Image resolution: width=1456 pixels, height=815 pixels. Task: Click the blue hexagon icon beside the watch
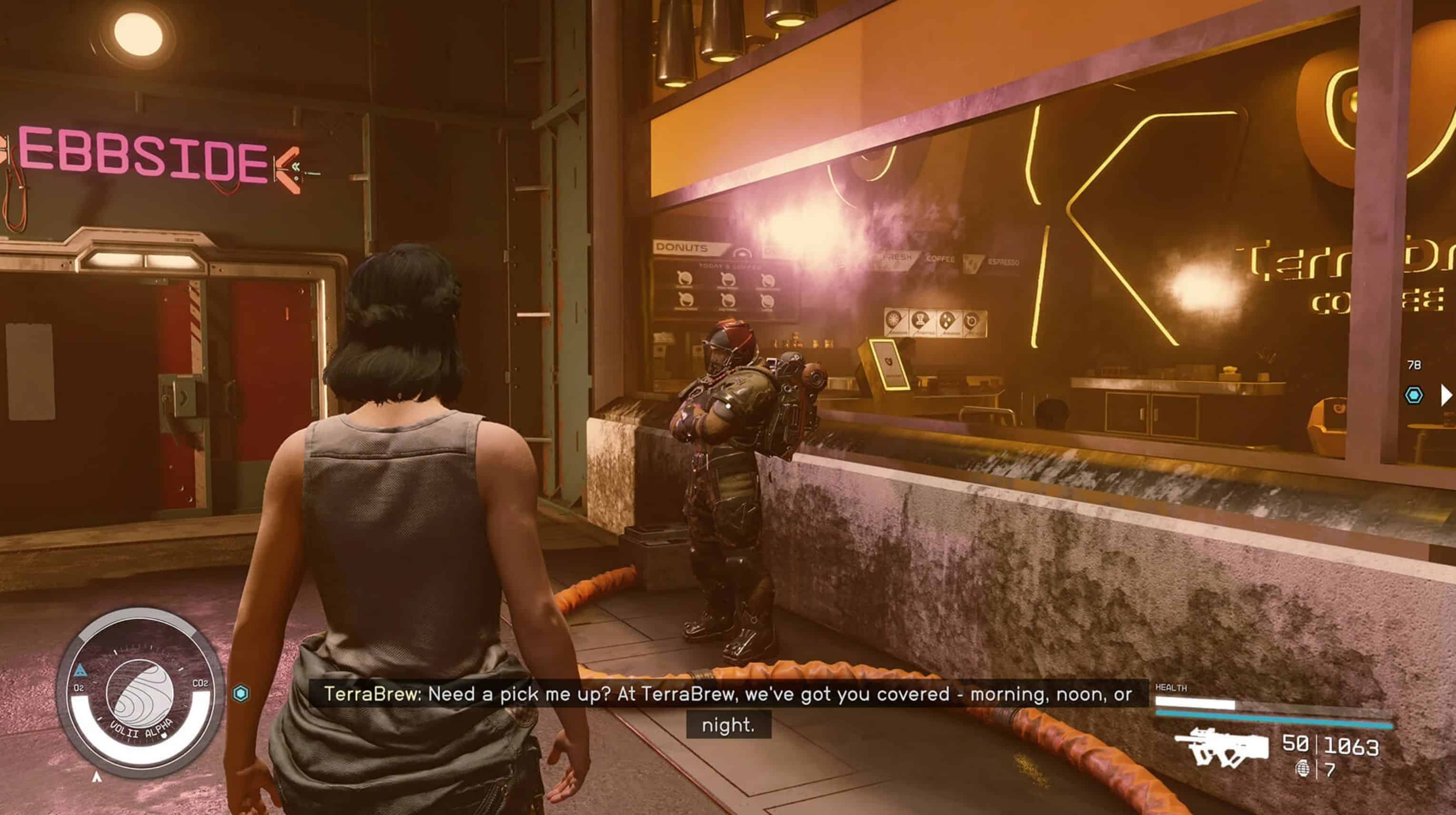(241, 694)
